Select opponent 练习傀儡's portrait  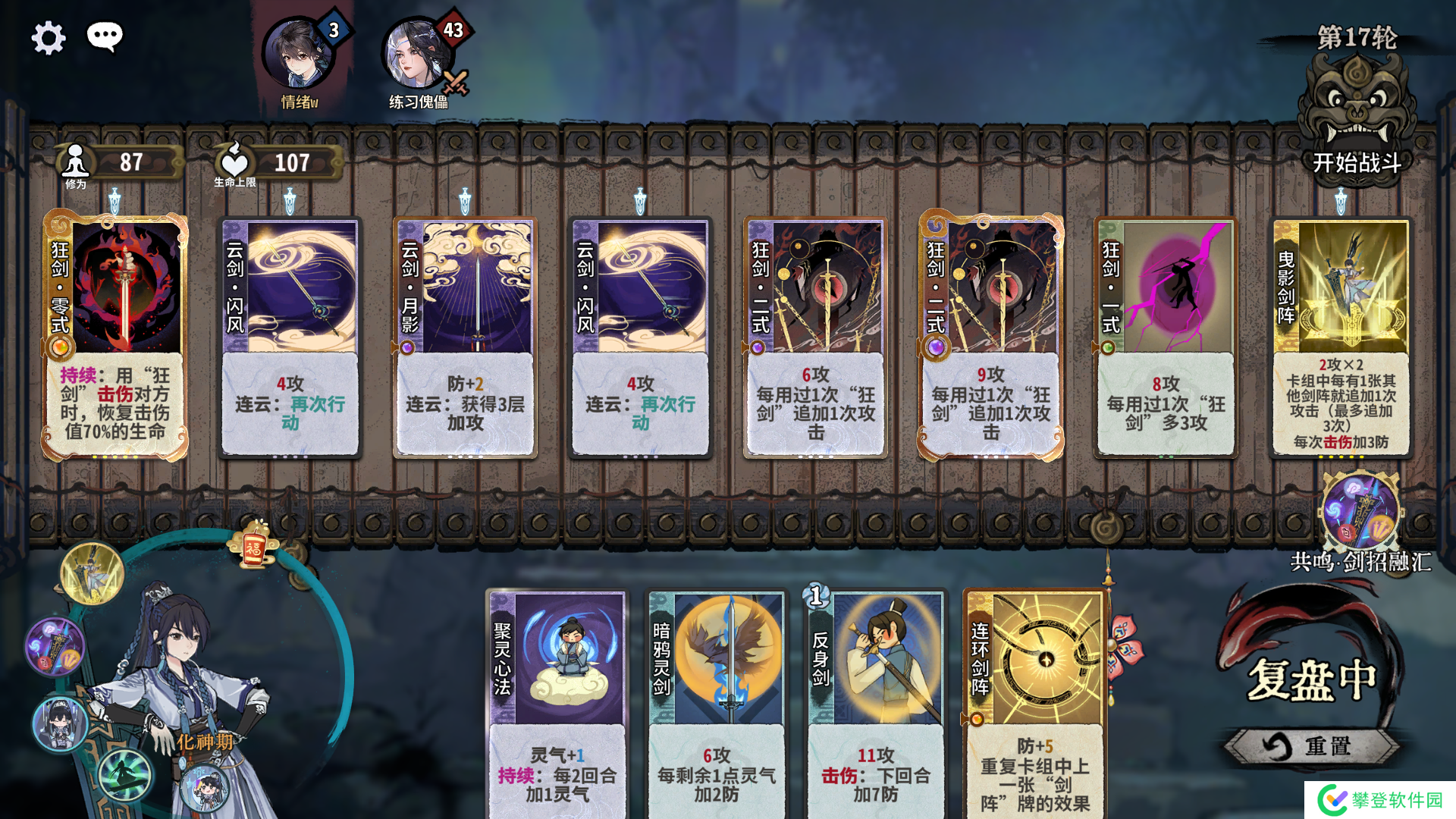pos(416,55)
